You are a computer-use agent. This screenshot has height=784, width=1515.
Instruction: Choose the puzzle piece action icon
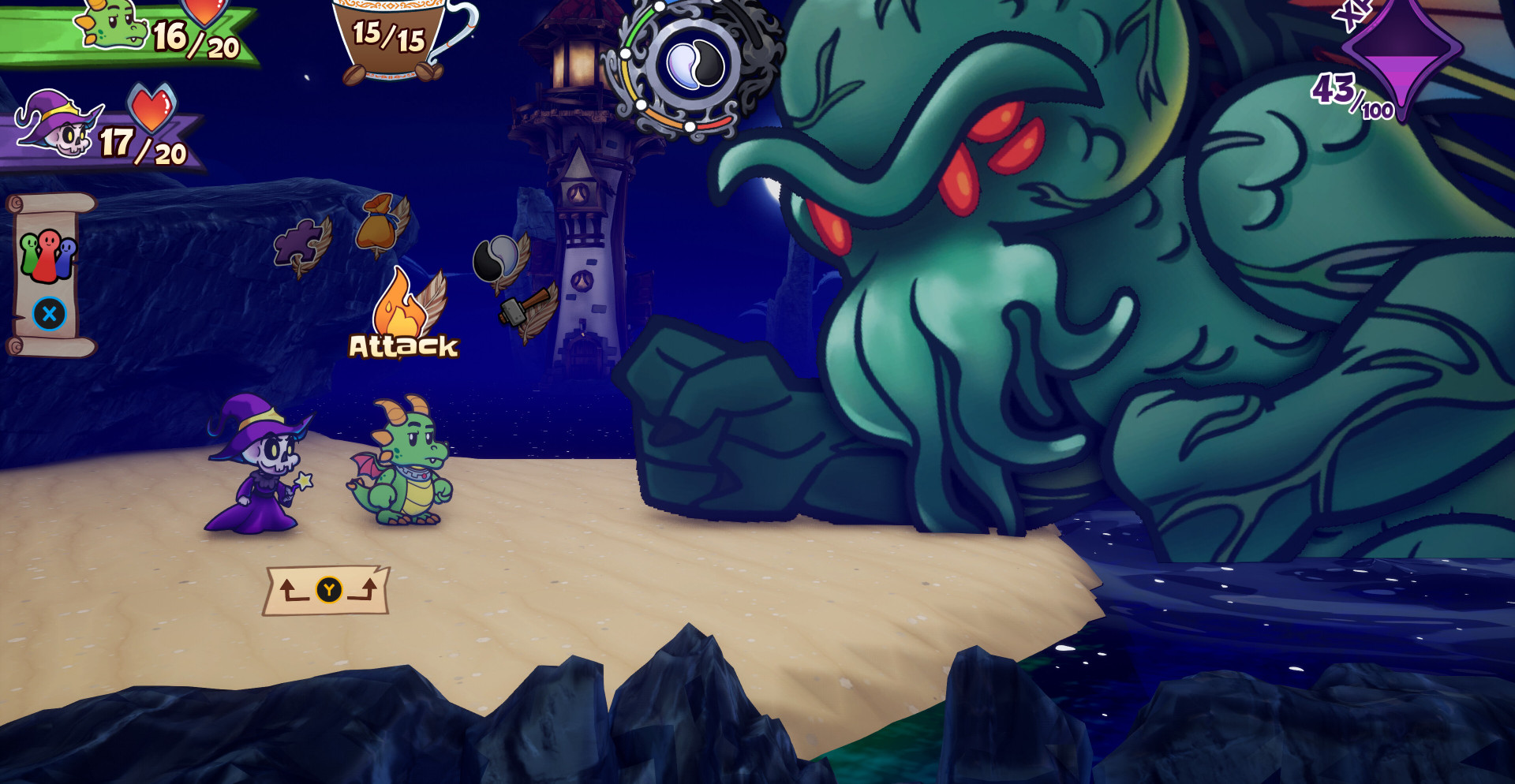point(300,245)
